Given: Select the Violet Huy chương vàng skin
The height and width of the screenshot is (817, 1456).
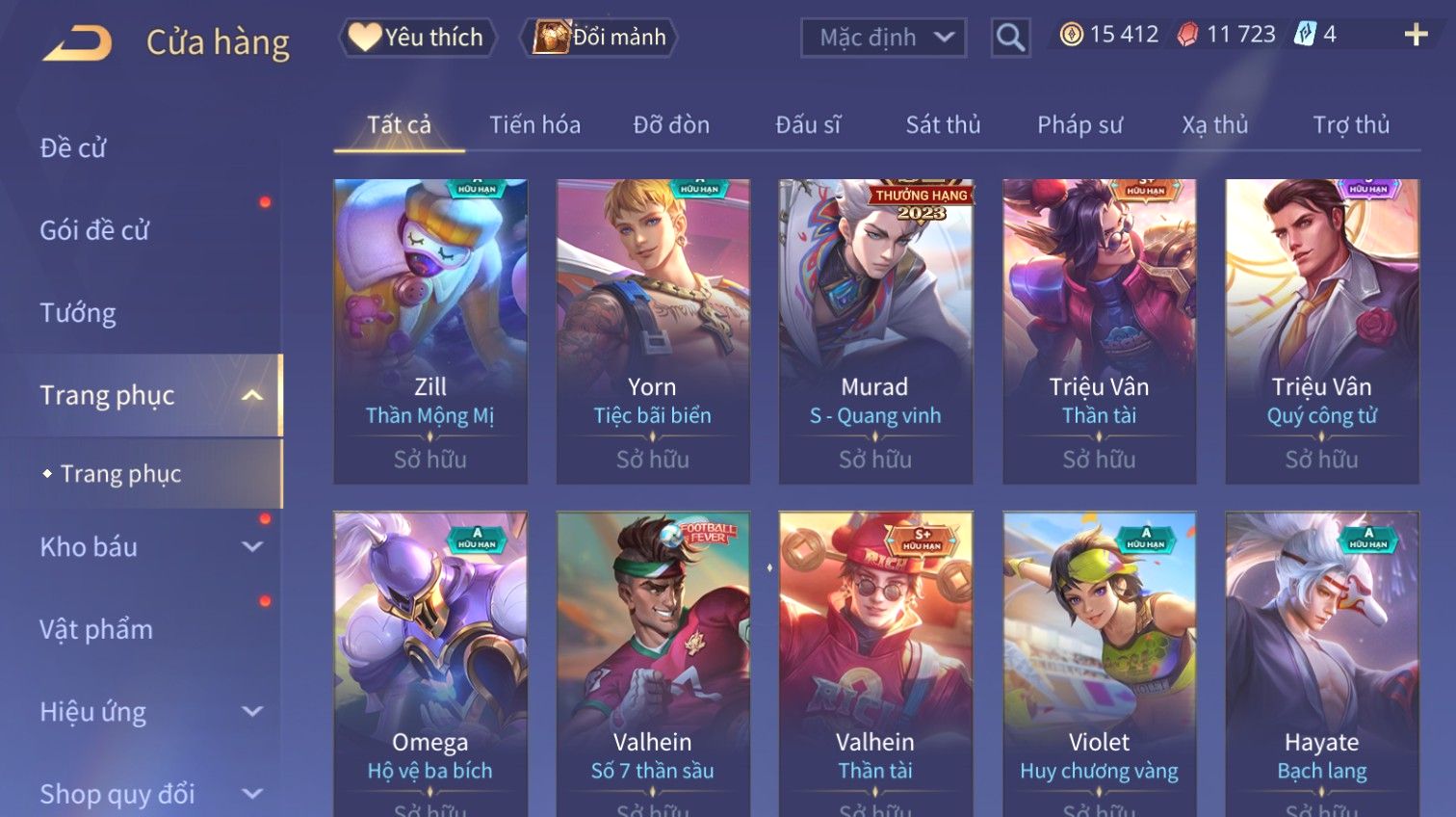Looking at the screenshot, I should [x=1099, y=663].
